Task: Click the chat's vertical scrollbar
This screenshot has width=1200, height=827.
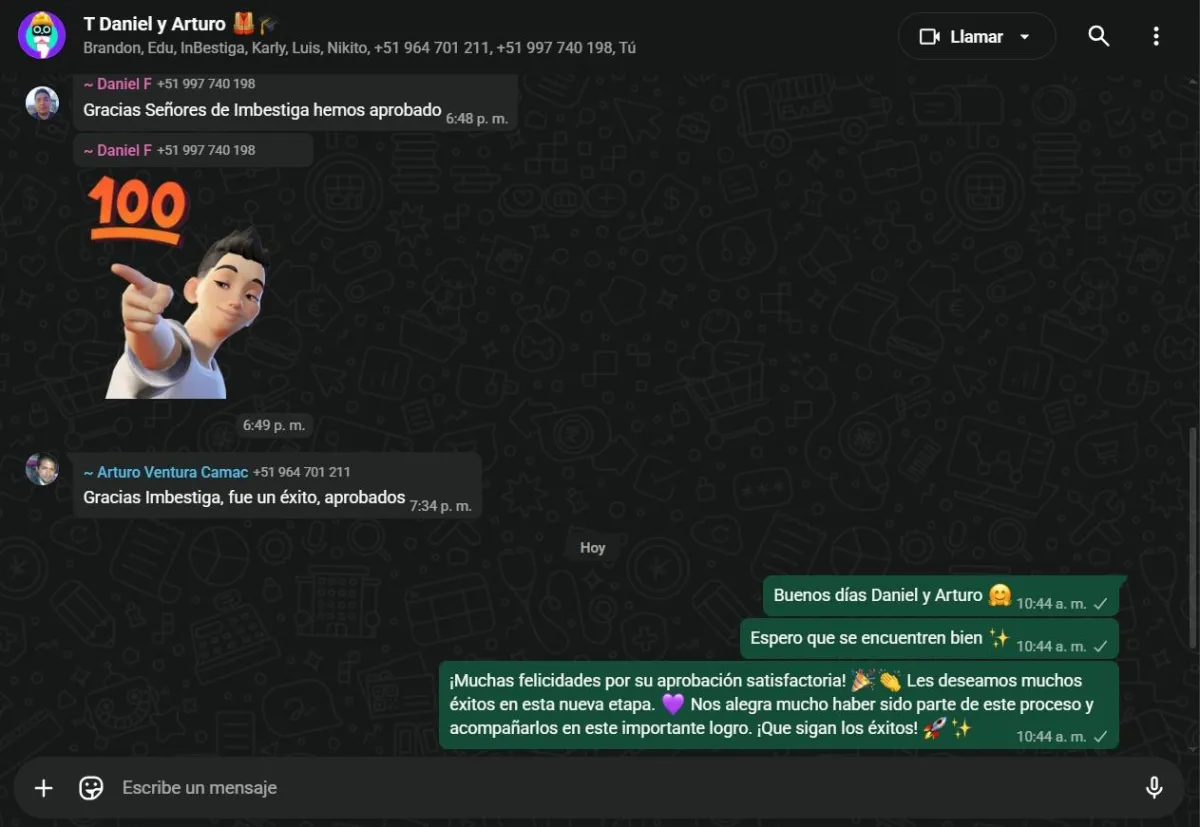Action: click(x=1192, y=540)
